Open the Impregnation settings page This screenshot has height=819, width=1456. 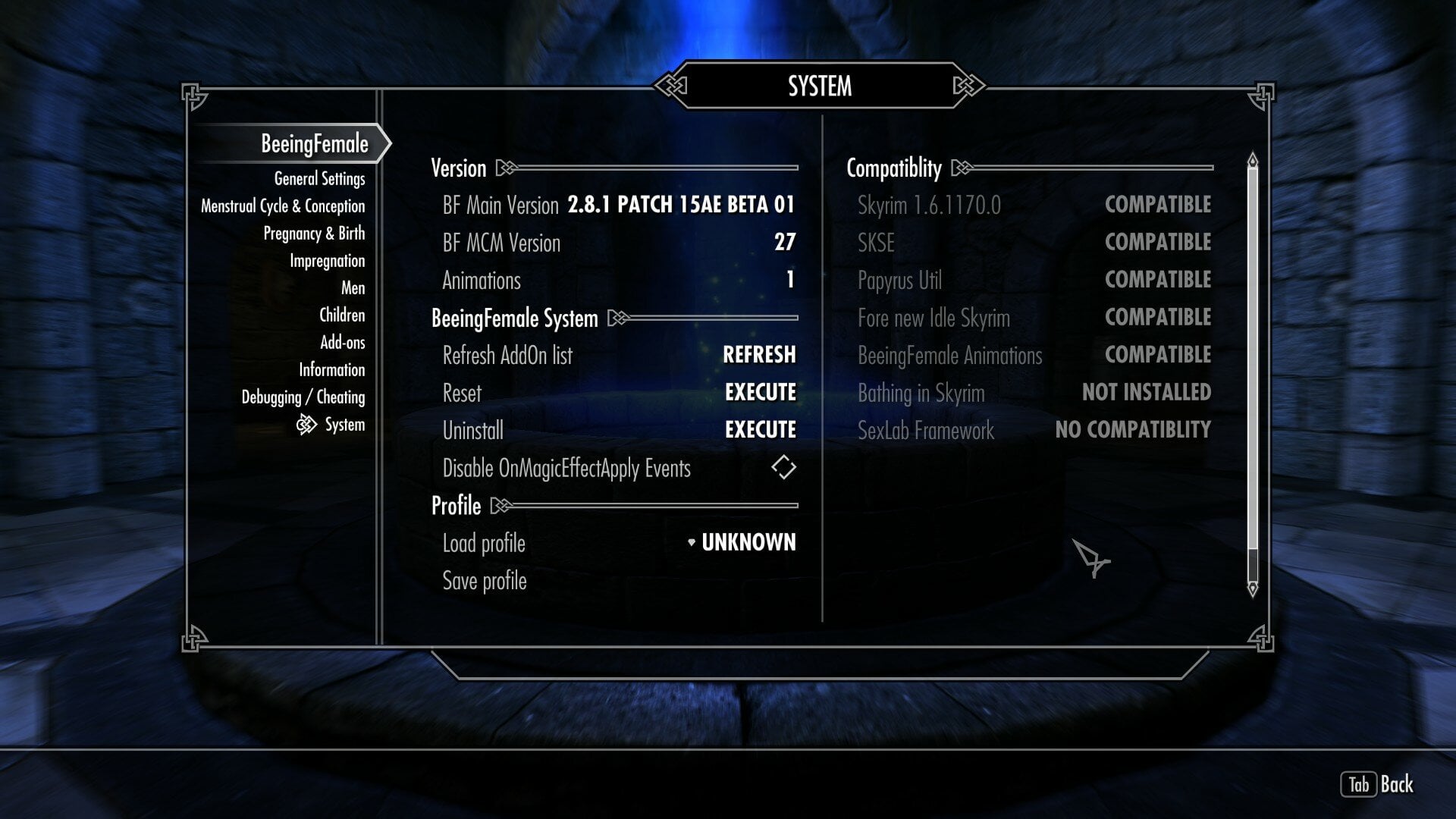coord(327,261)
